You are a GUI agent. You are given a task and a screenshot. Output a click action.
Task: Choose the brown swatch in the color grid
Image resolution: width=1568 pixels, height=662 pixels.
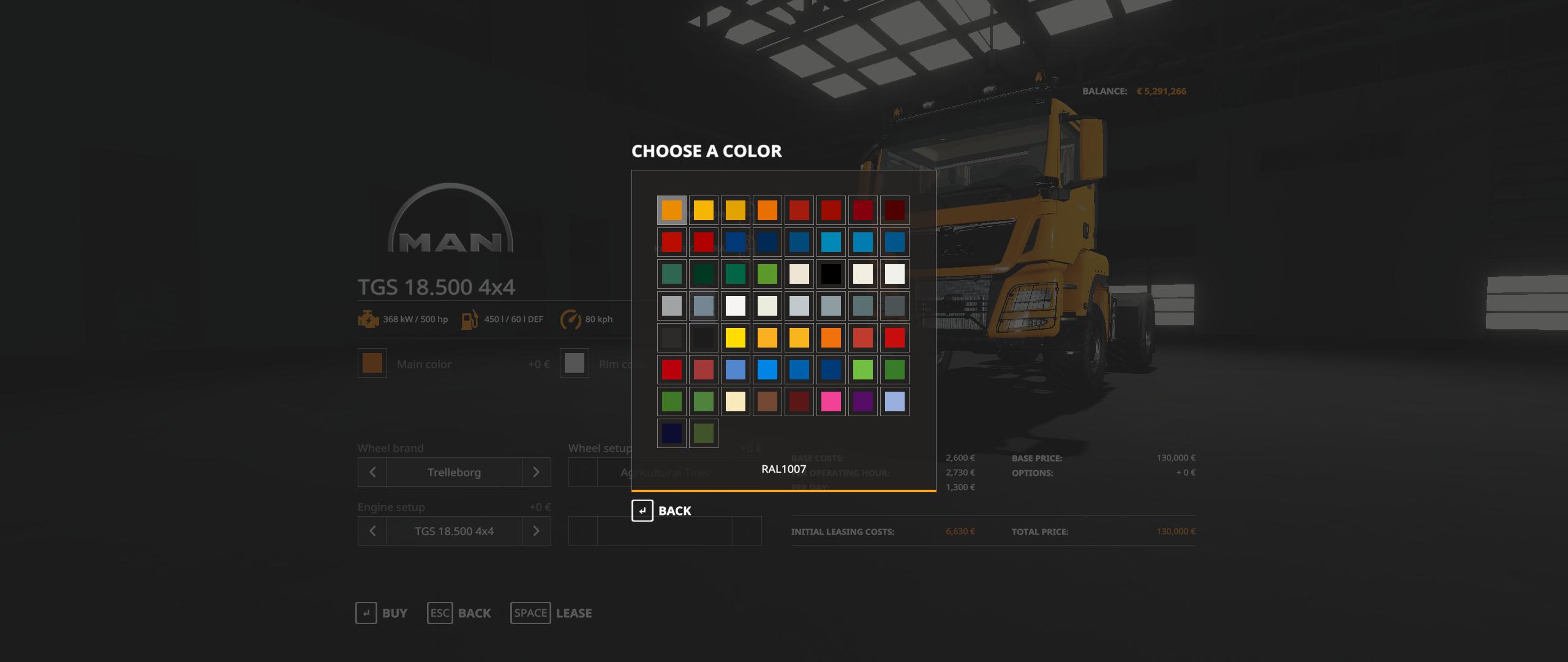coord(767,401)
